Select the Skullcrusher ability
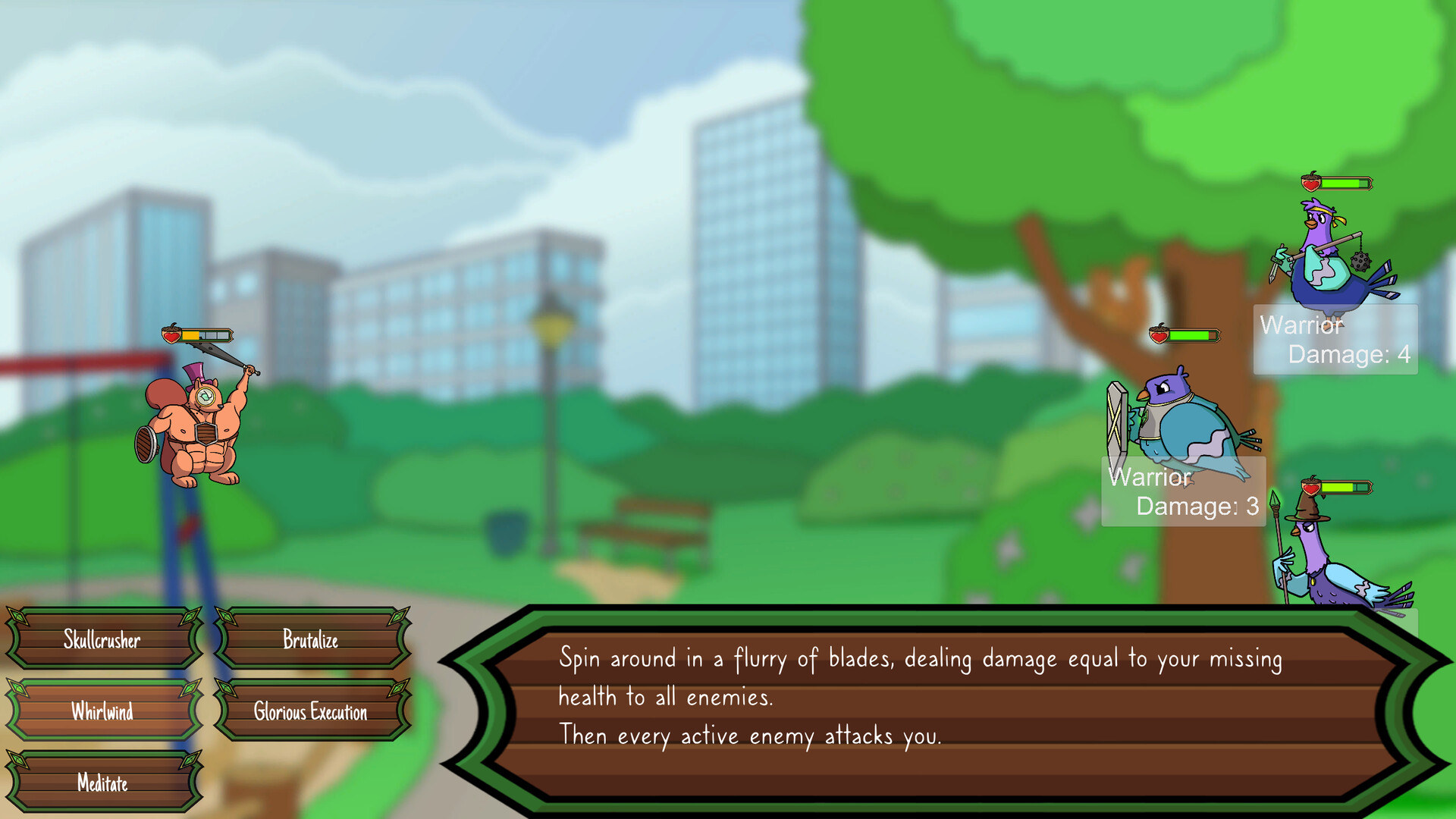 [x=102, y=639]
